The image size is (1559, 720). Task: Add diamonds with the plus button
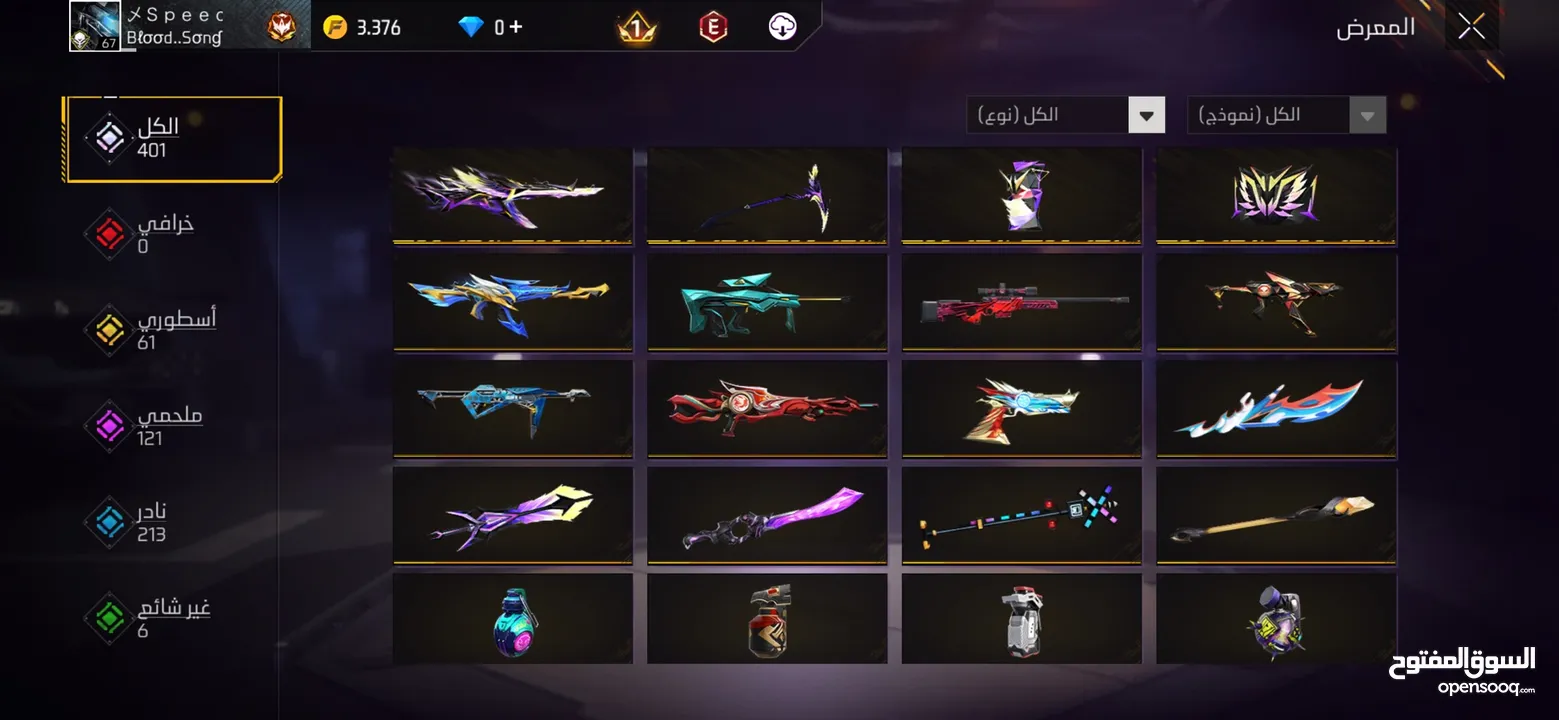516,27
